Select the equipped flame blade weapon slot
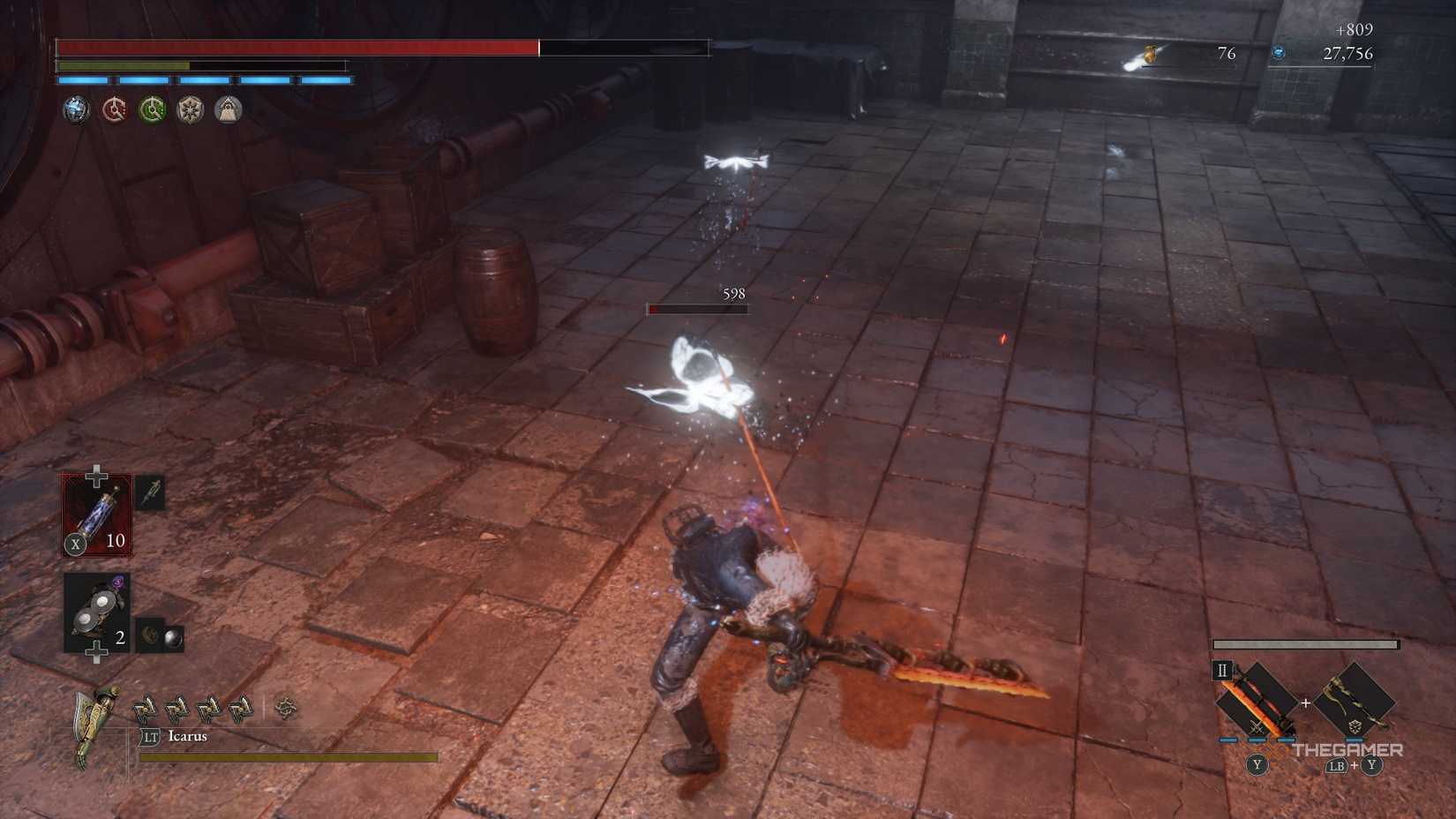This screenshot has height=819, width=1456. (x=1255, y=701)
